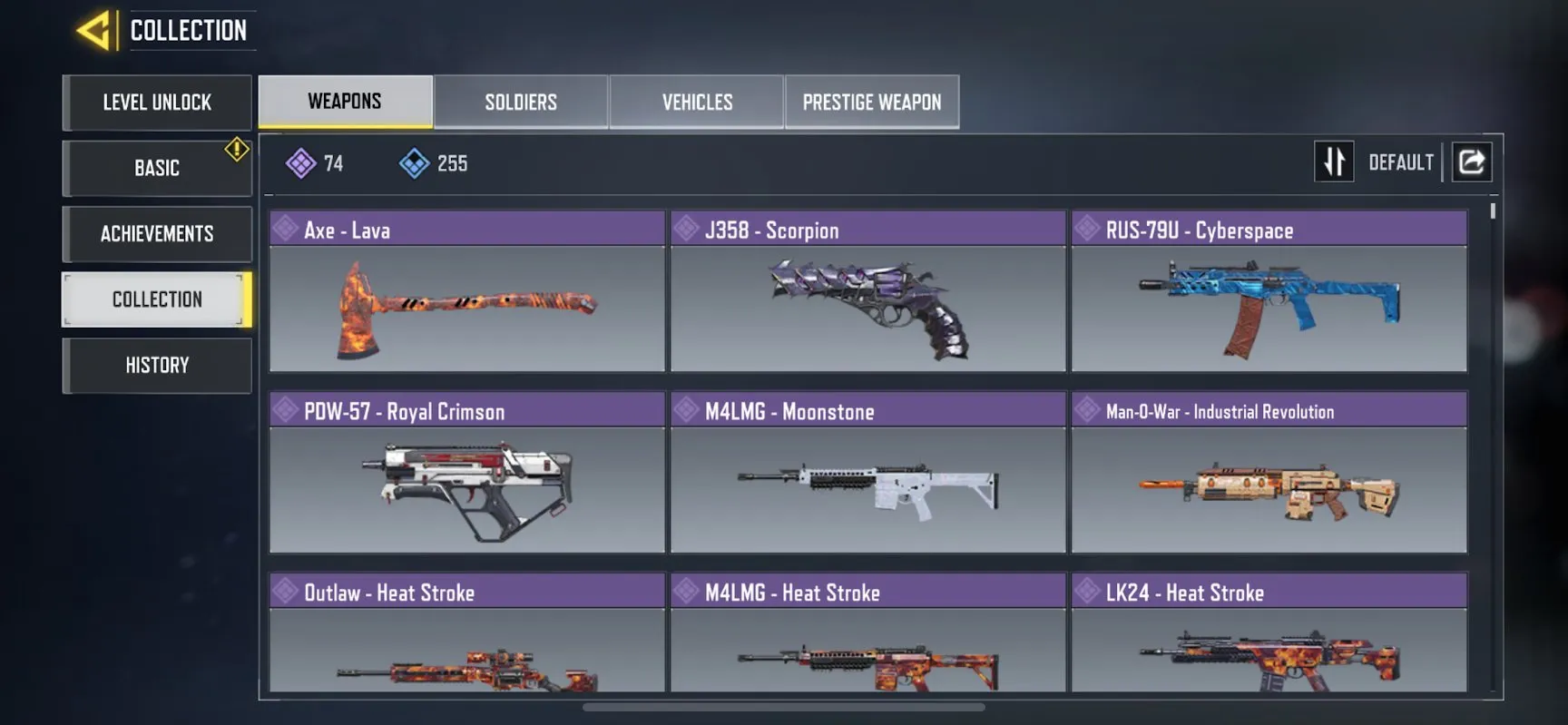Open the Achievements section
The width and height of the screenshot is (1568, 725).
156,233
